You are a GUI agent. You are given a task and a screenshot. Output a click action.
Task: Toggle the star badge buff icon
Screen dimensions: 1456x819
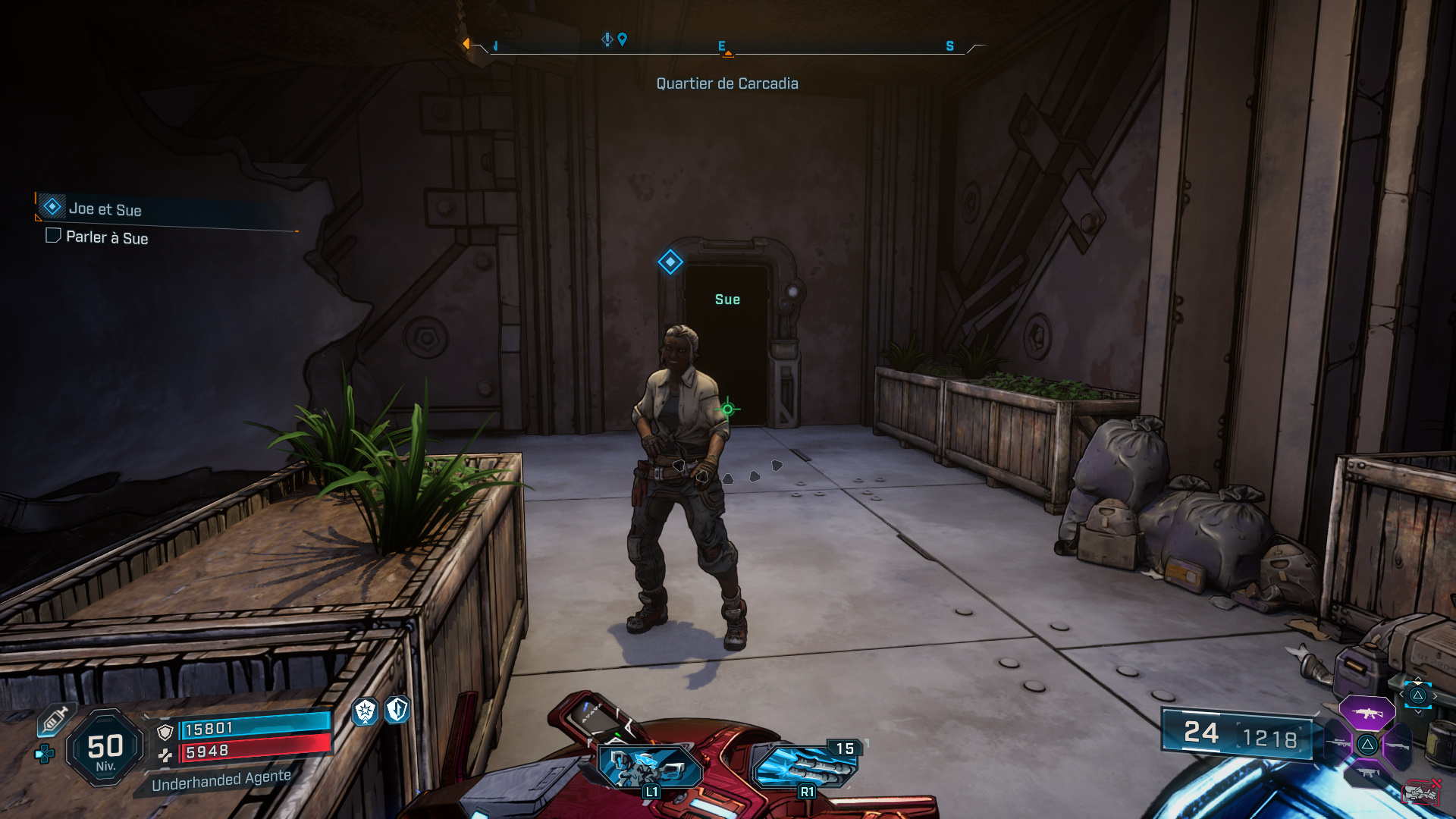tap(365, 710)
